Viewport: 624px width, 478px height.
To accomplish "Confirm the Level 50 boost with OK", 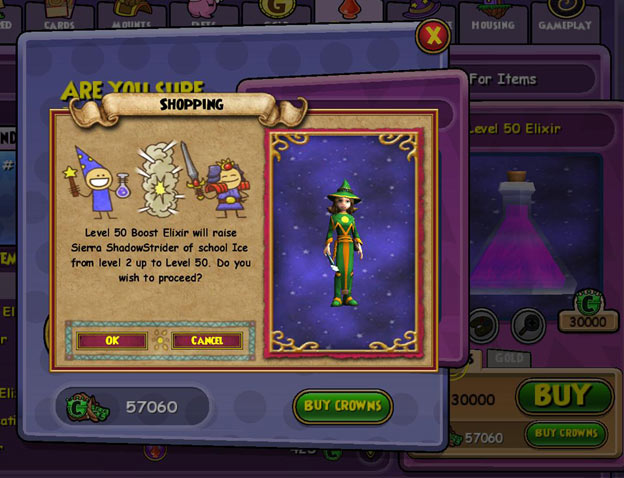I will 112,340.
